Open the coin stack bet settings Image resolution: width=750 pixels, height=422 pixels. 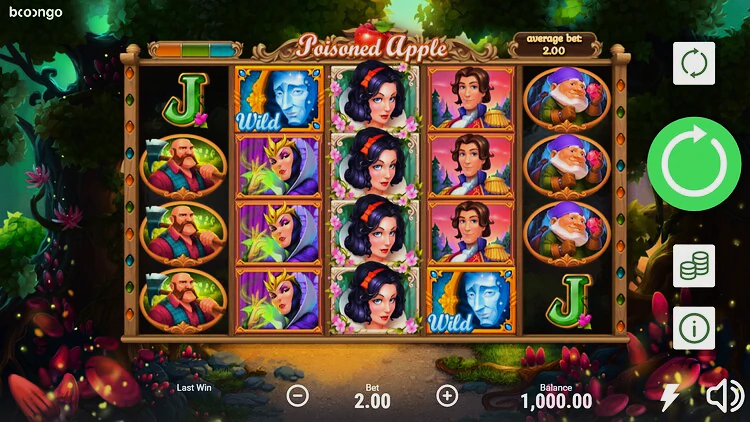point(693,265)
